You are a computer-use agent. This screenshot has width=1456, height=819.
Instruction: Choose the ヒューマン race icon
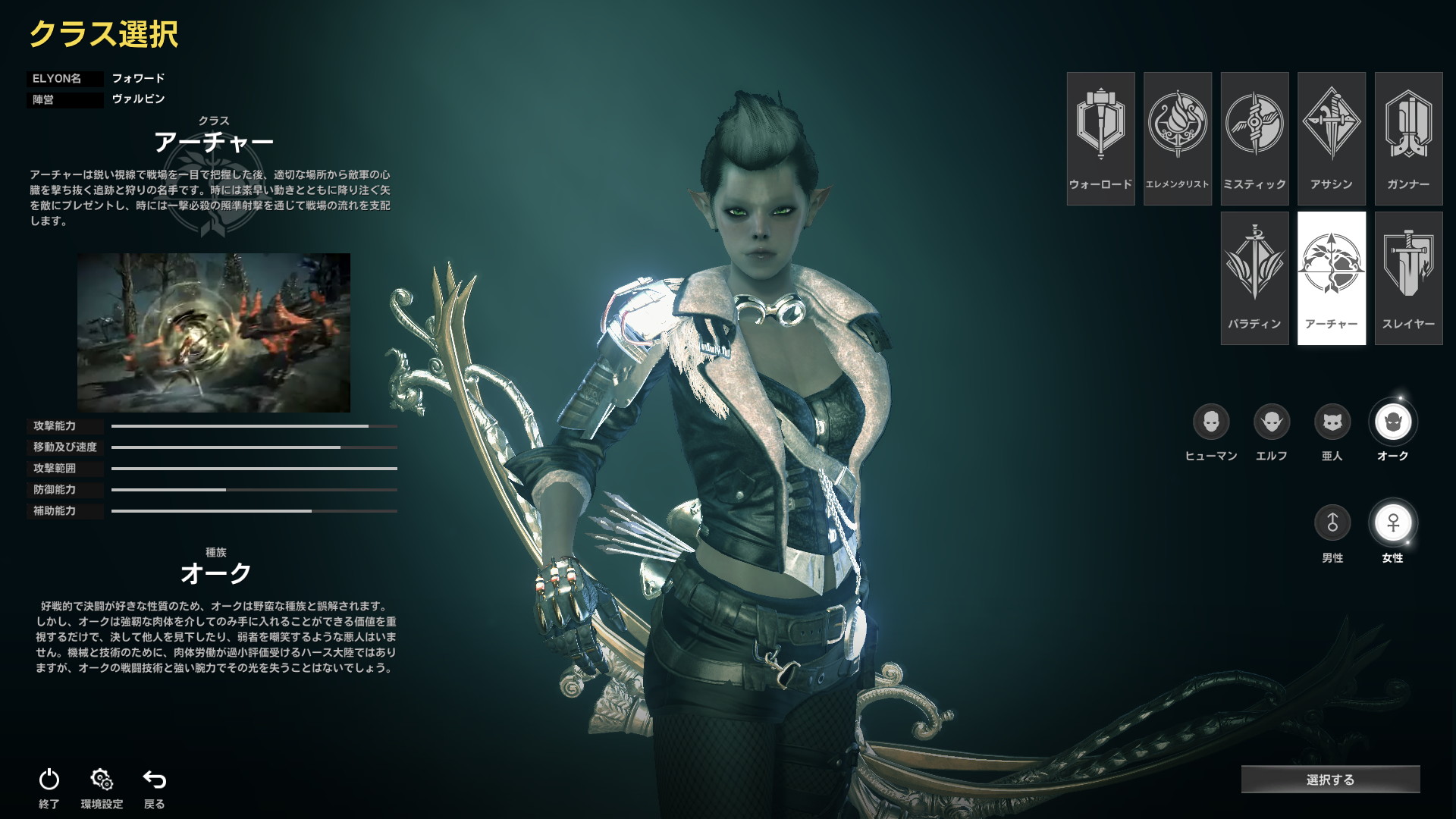click(x=1211, y=422)
